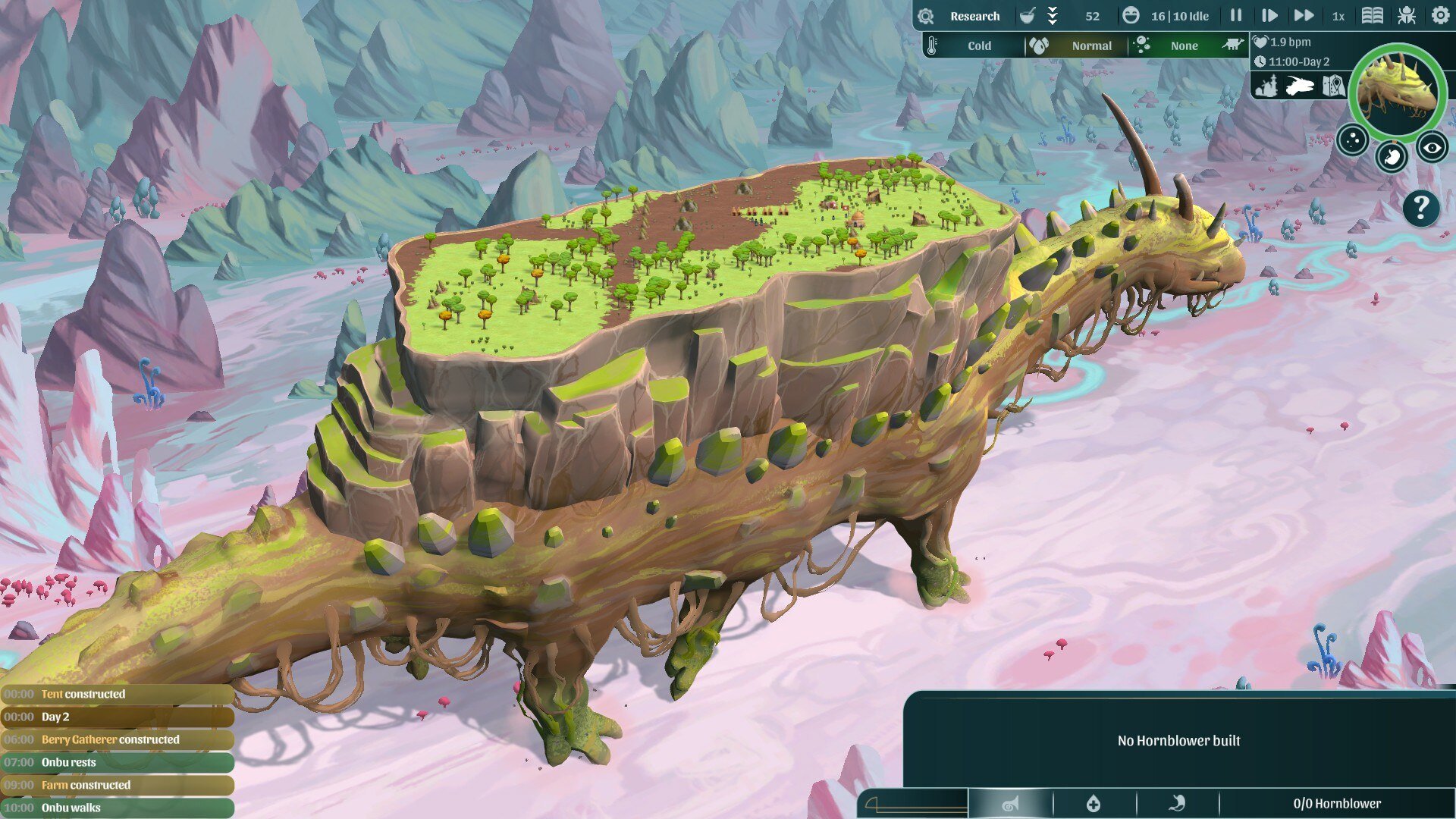1456x819 pixels.
Task: Switch to the stomach feeding tab
Action: (x=1177, y=804)
